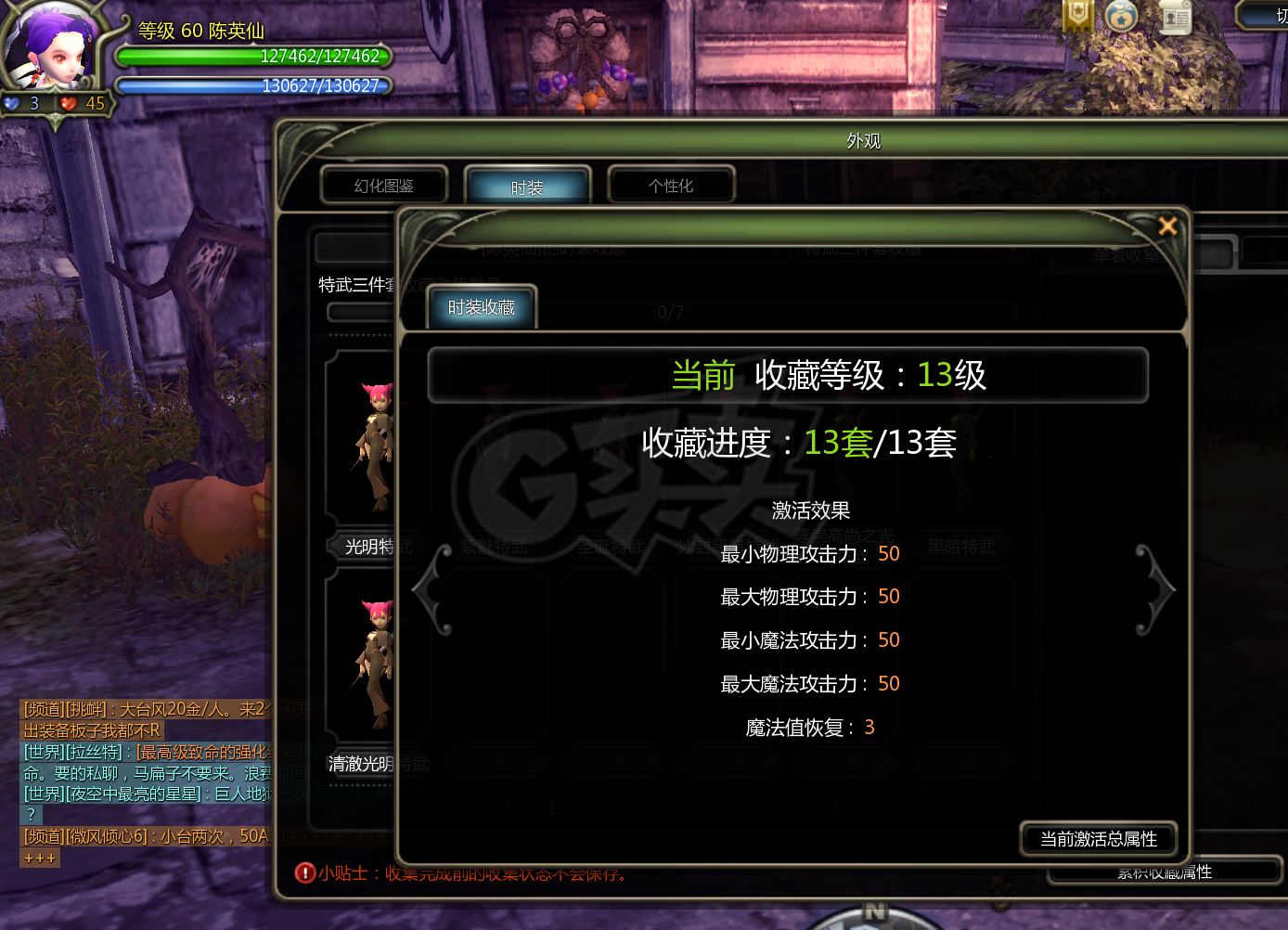Switch to the 个性化 tab
The image size is (1288, 930).
[x=671, y=185]
